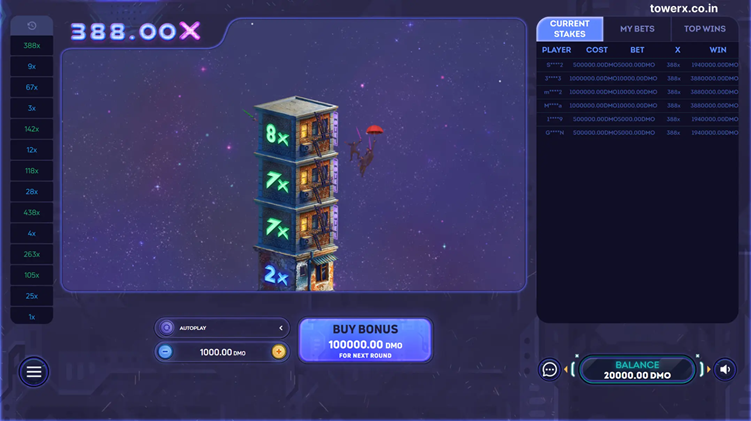Select the 263x history entry
751x421 pixels.
(32, 254)
